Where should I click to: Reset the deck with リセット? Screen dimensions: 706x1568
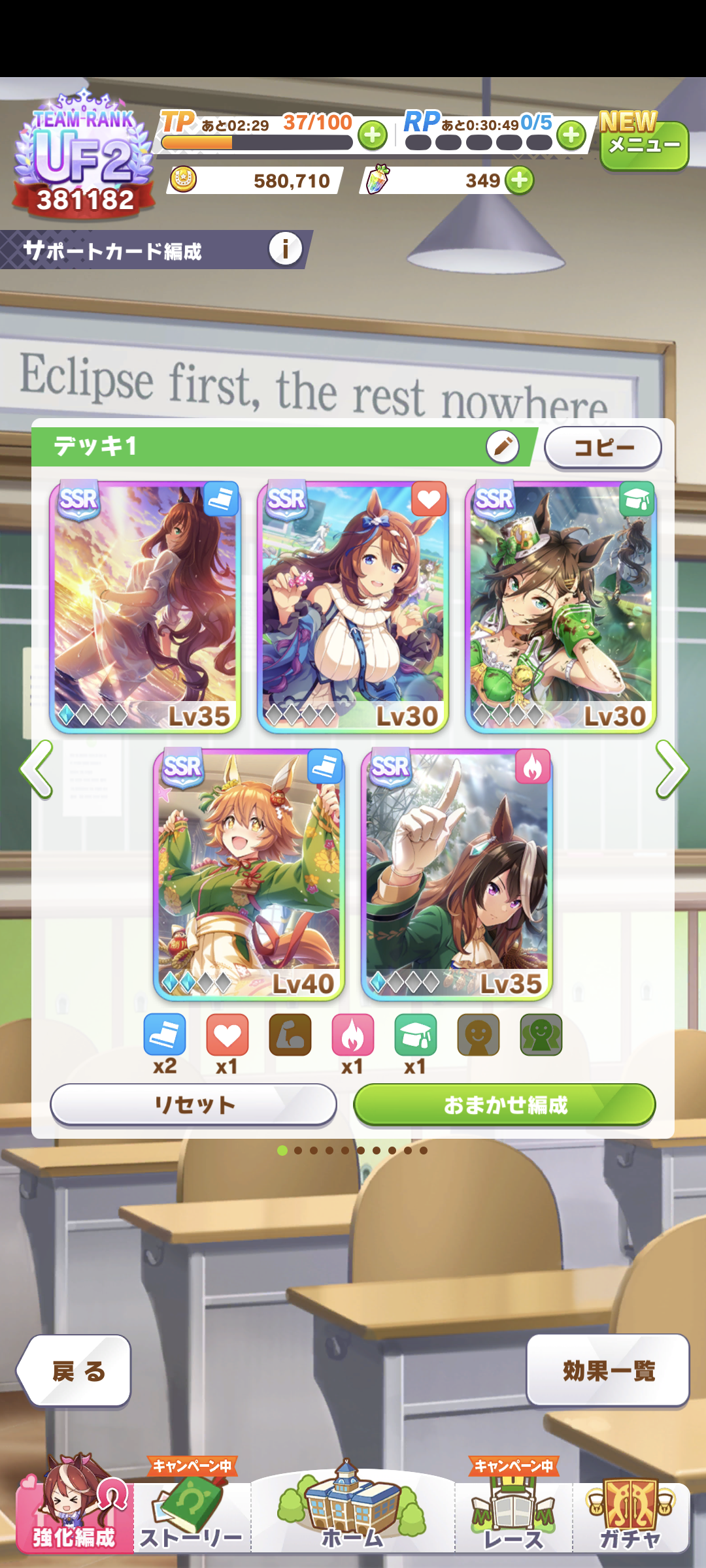pyautogui.click(x=193, y=1105)
